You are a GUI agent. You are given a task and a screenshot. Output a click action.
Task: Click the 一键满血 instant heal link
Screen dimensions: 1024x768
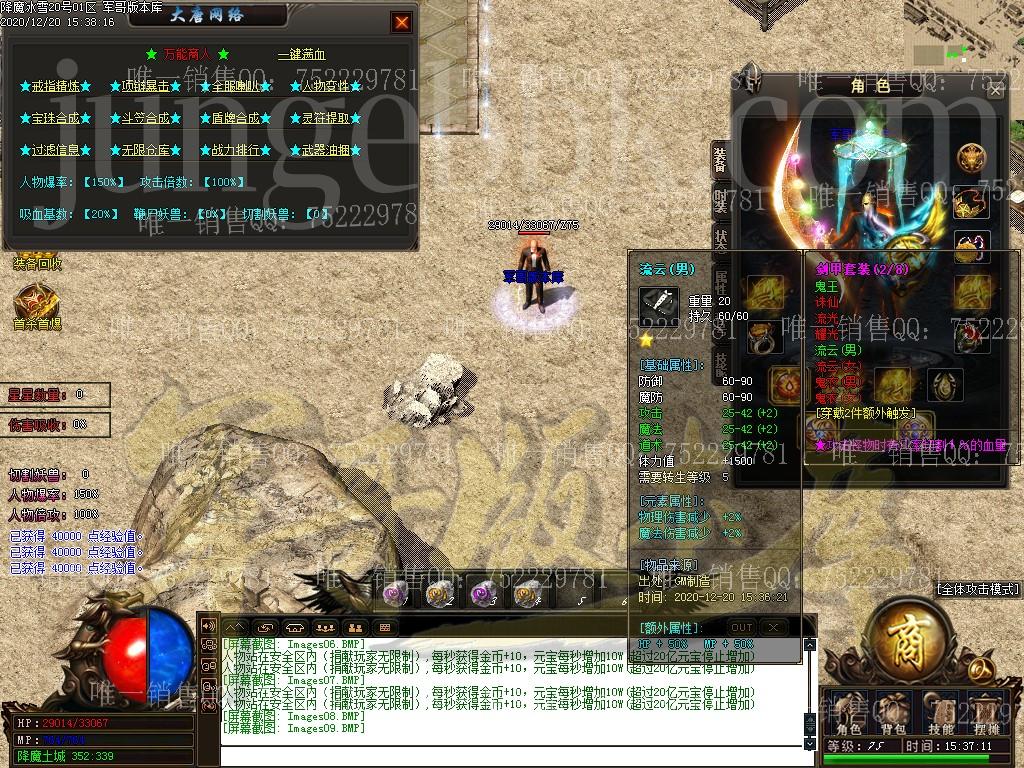pos(301,55)
